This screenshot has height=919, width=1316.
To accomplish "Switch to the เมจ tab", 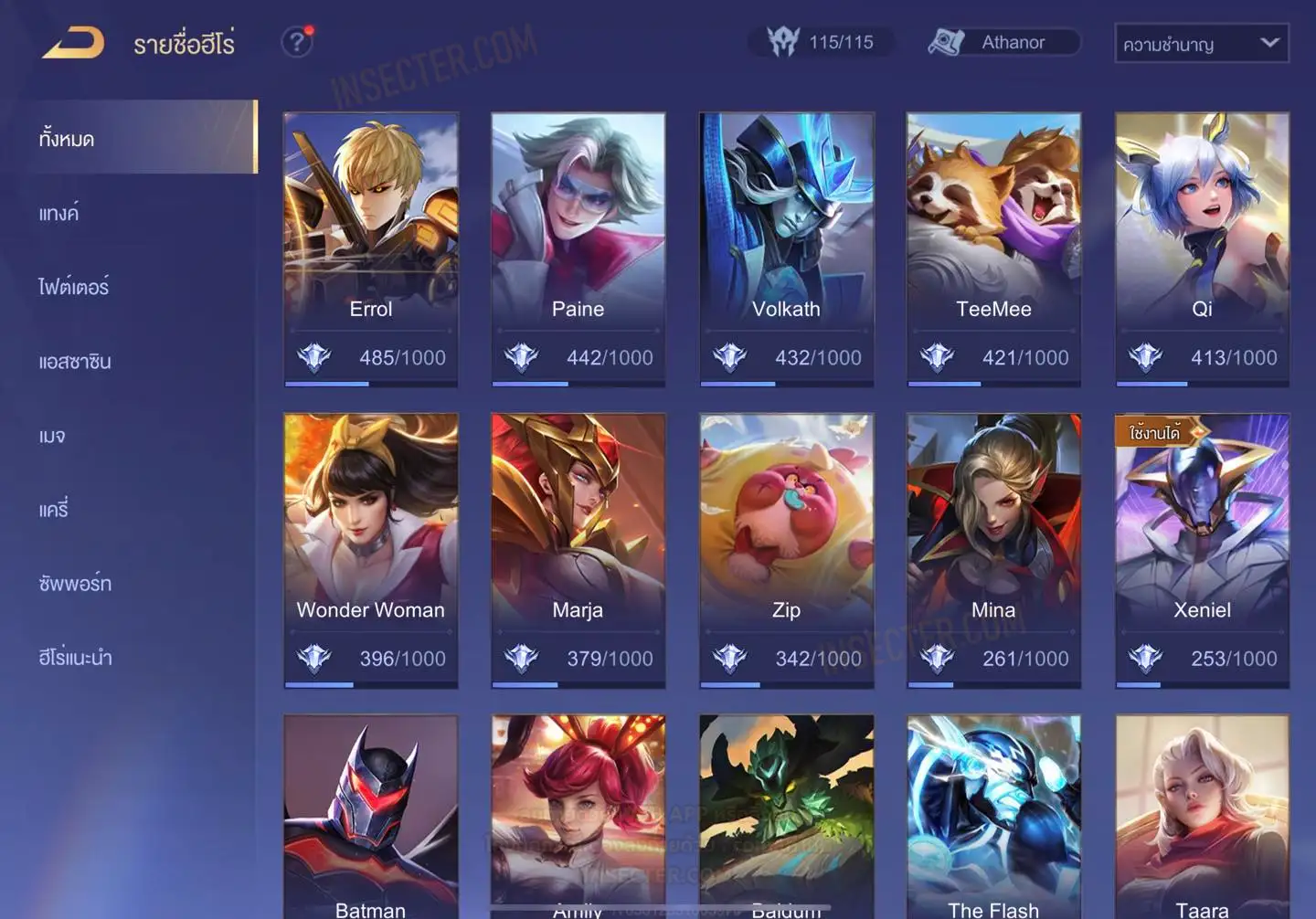I will click(x=52, y=436).
